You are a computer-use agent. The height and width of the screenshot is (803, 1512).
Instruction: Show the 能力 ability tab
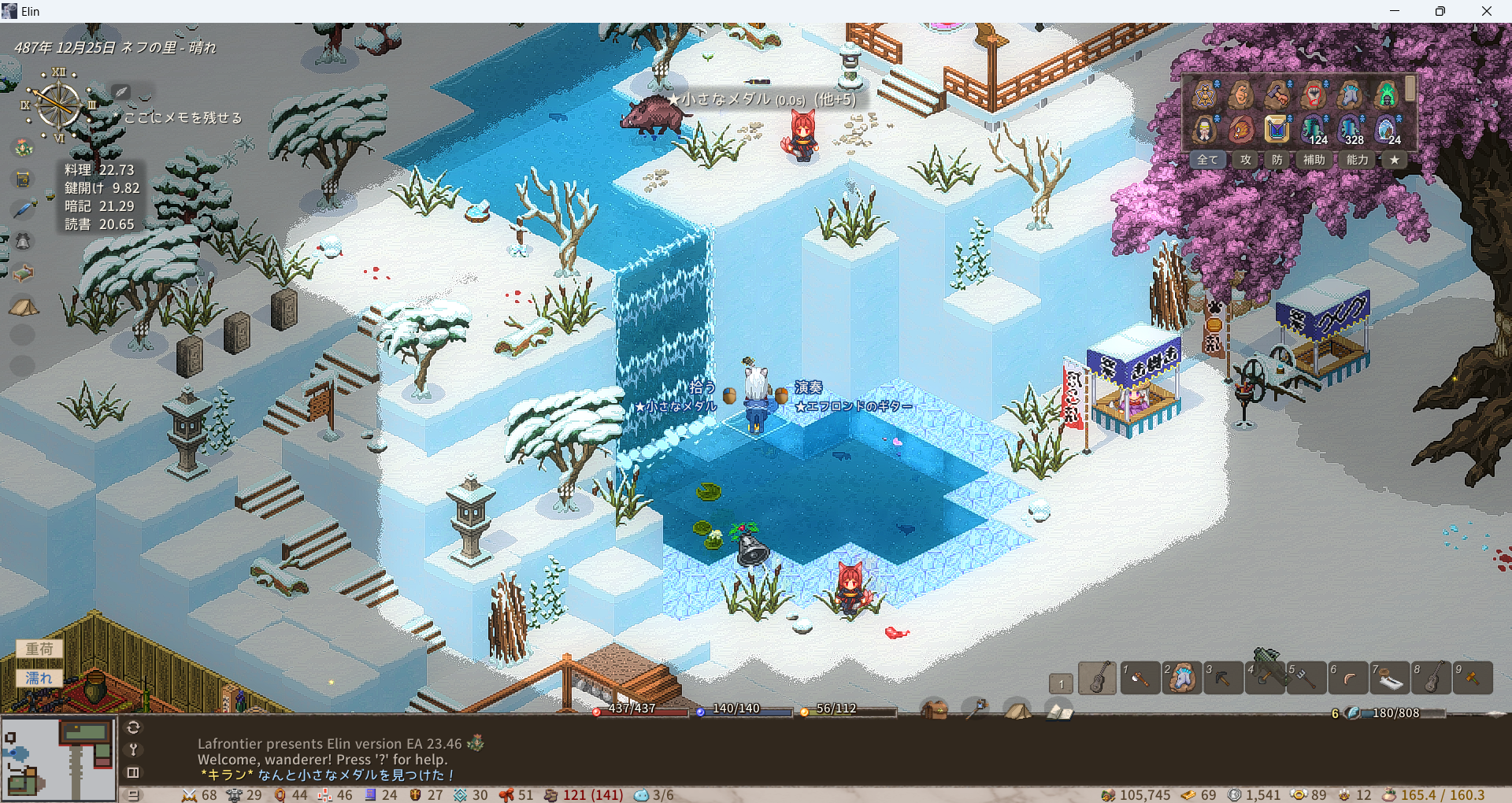(x=1357, y=160)
